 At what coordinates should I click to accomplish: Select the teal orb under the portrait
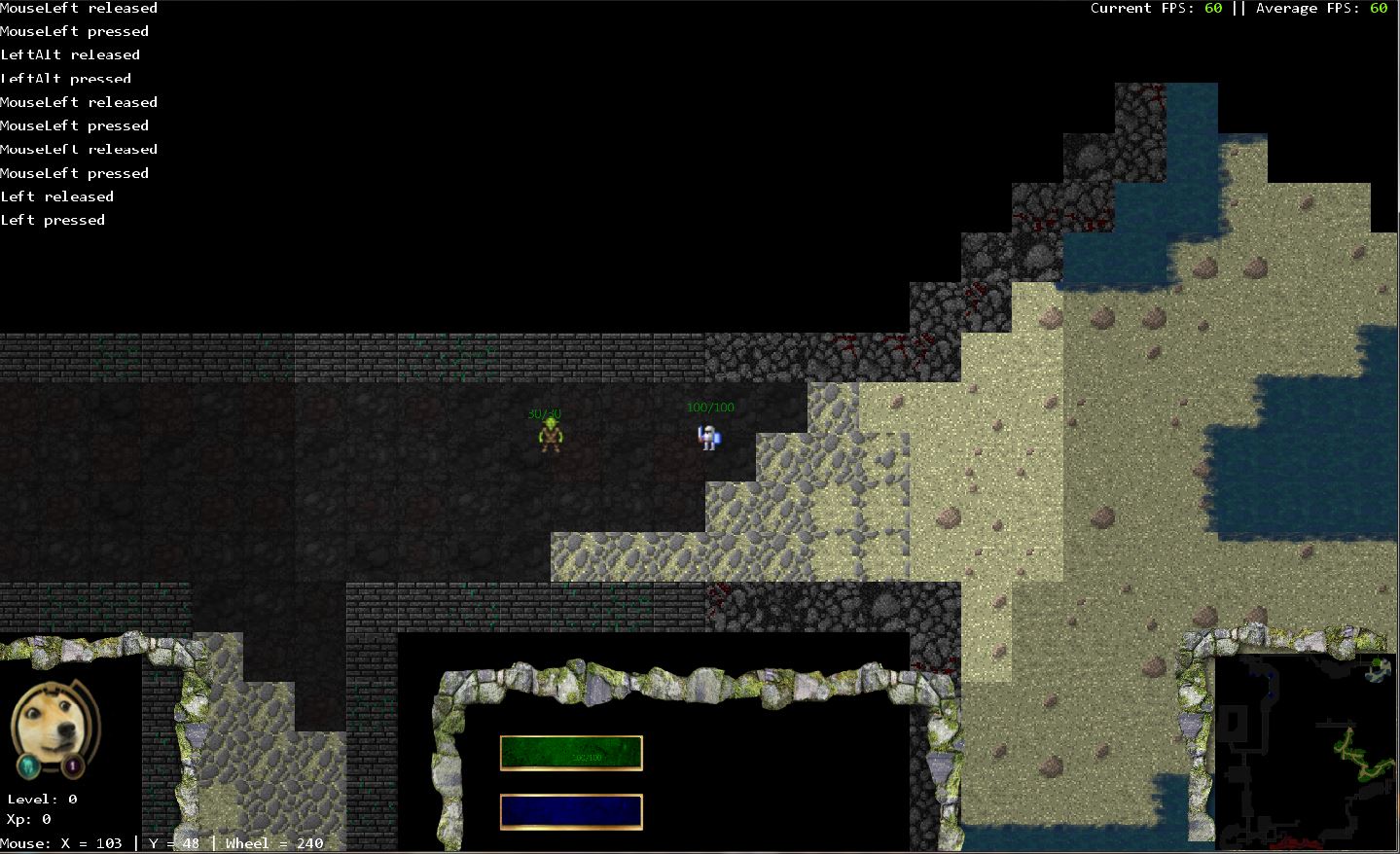29,766
